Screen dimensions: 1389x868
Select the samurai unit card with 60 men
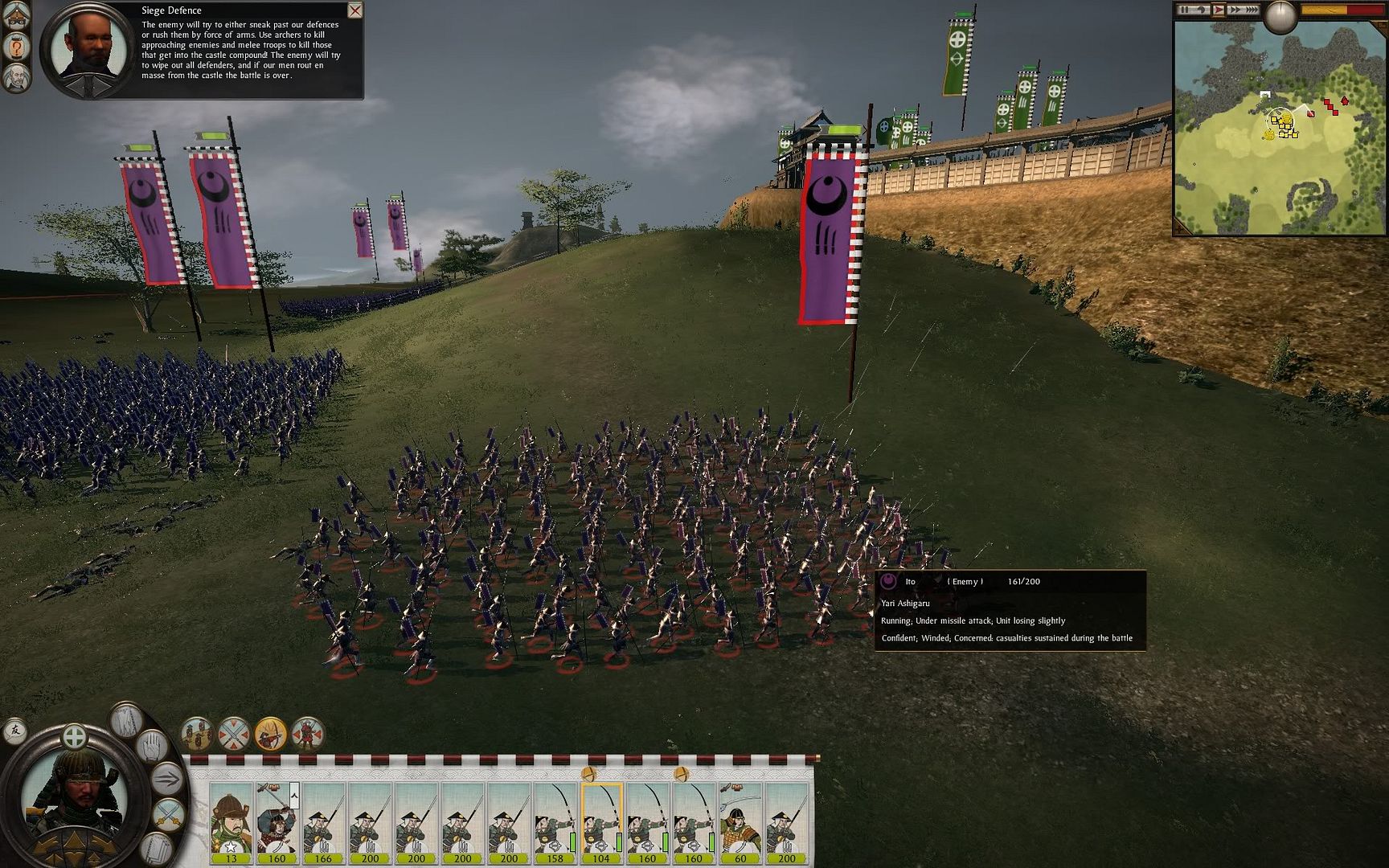point(740,821)
